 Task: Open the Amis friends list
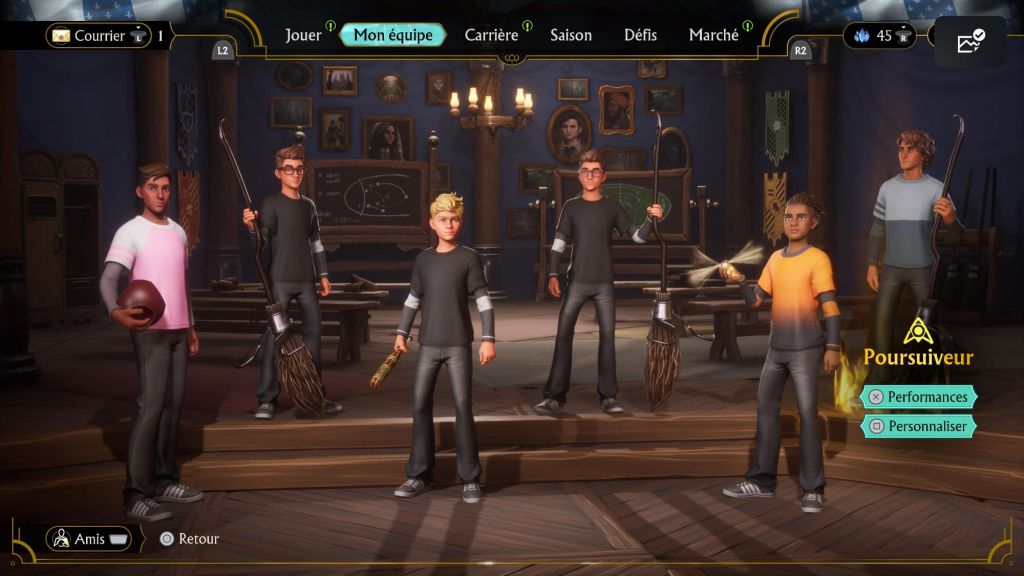click(89, 539)
